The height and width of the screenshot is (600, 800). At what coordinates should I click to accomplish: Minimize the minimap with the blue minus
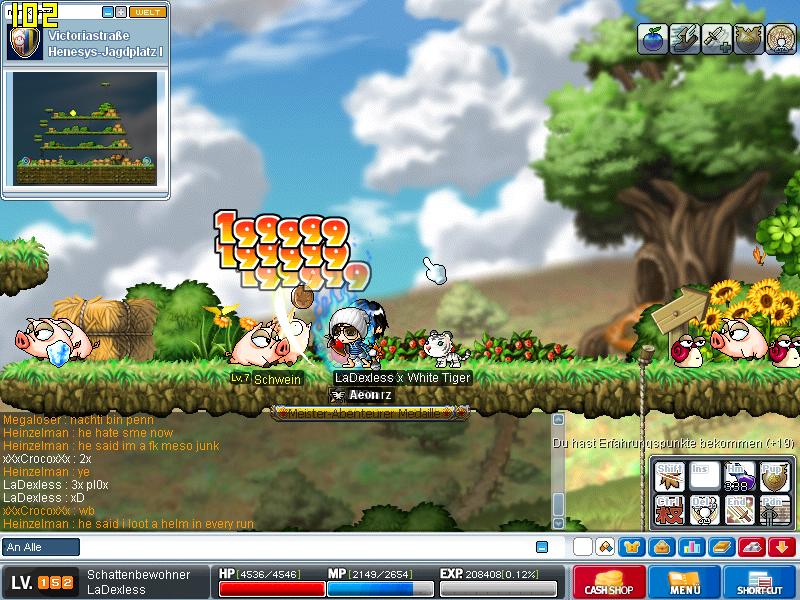tap(108, 12)
